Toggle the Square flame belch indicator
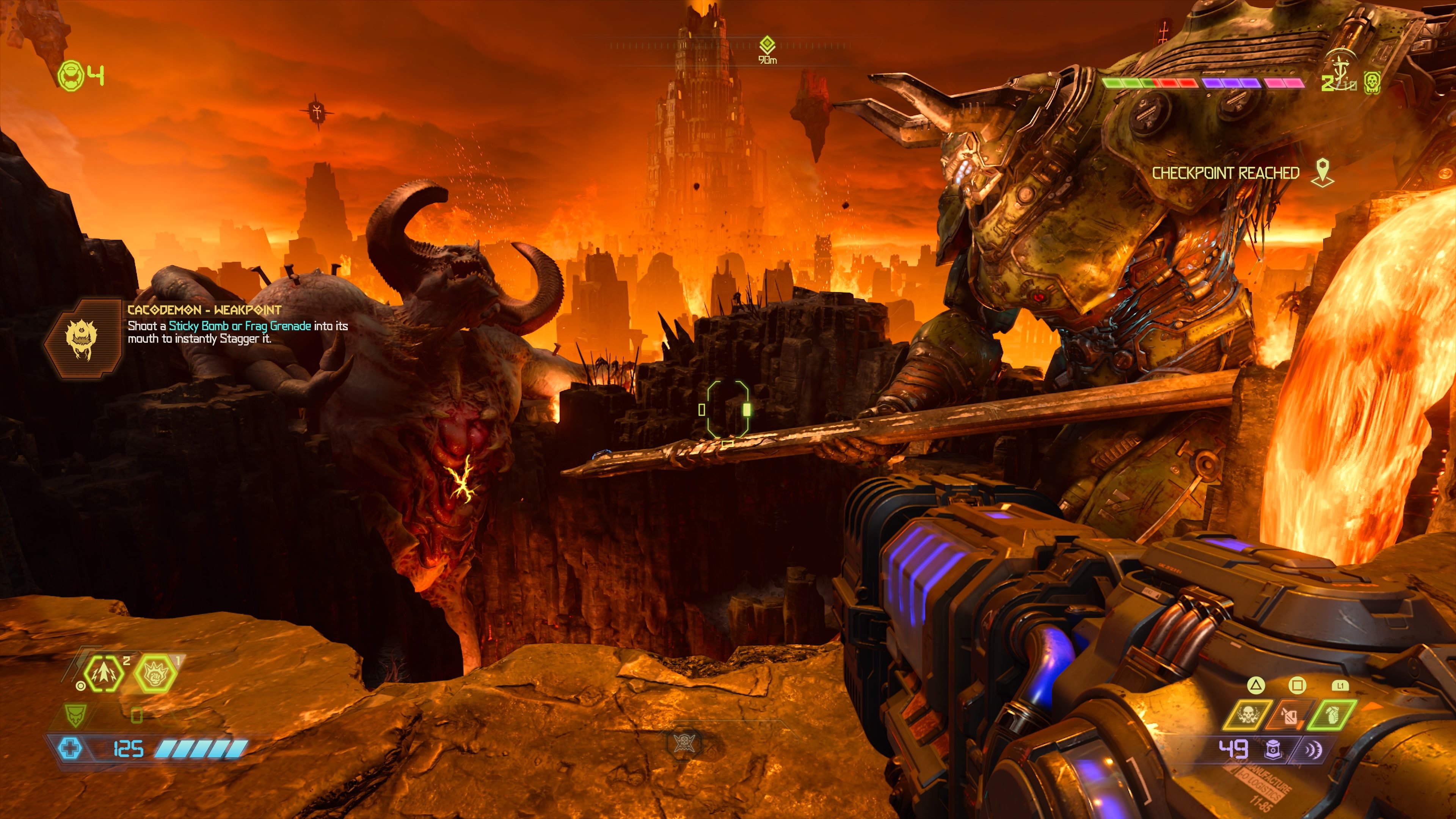 point(1298,686)
